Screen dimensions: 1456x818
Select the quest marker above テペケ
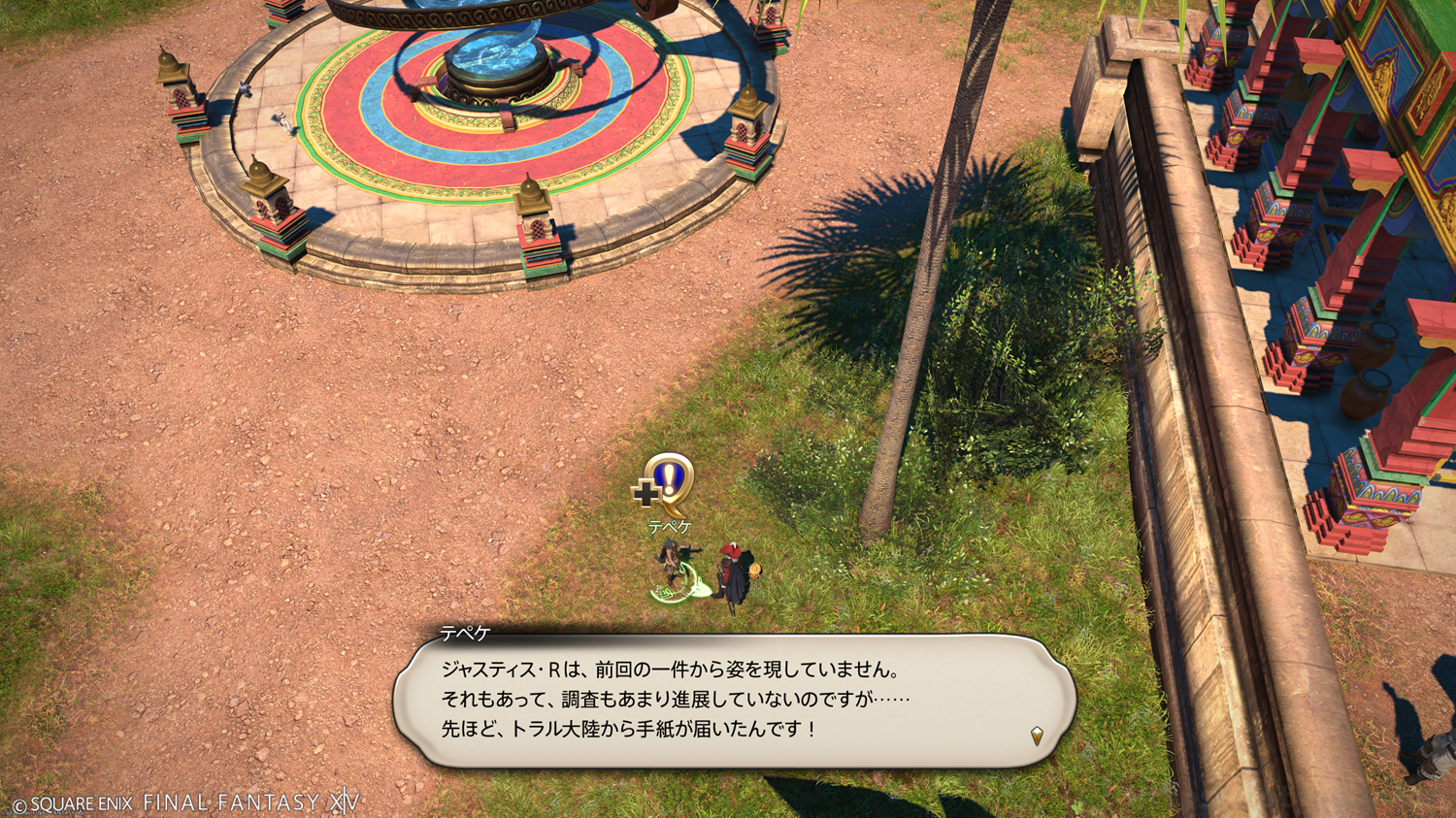[x=666, y=483]
